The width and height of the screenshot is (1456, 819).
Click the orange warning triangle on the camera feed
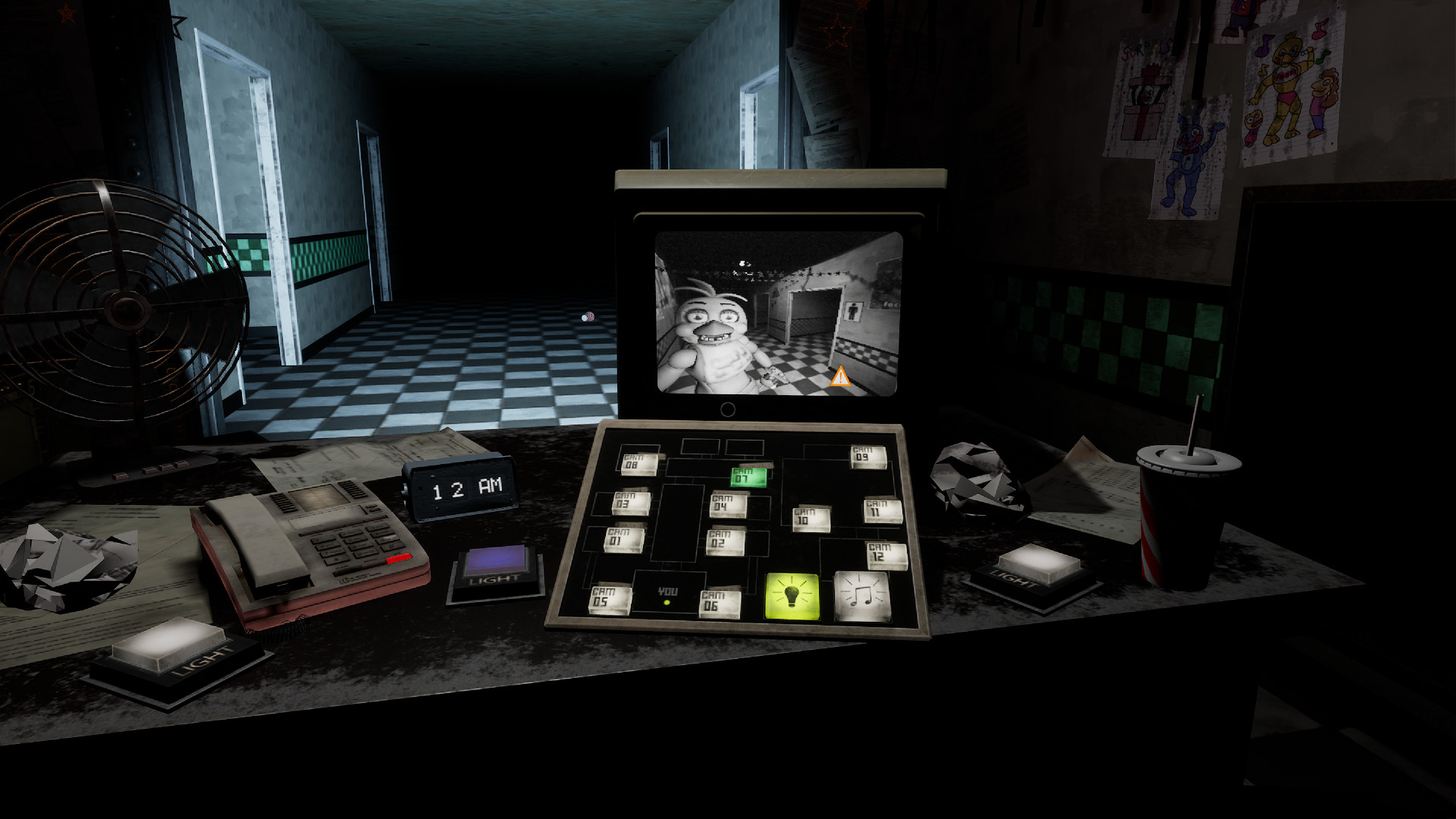[x=841, y=376]
